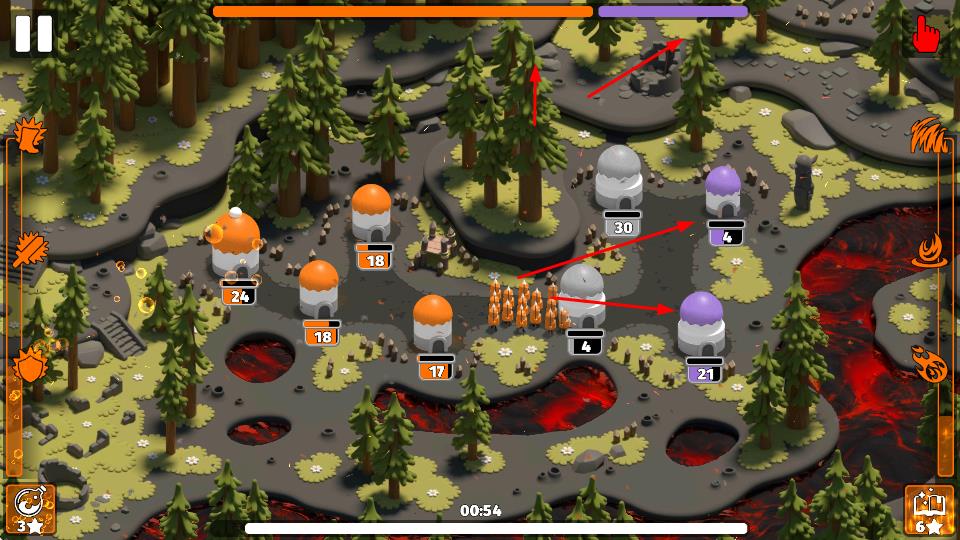
Task: Tap the red pointing hand icon
Action: 927,35
